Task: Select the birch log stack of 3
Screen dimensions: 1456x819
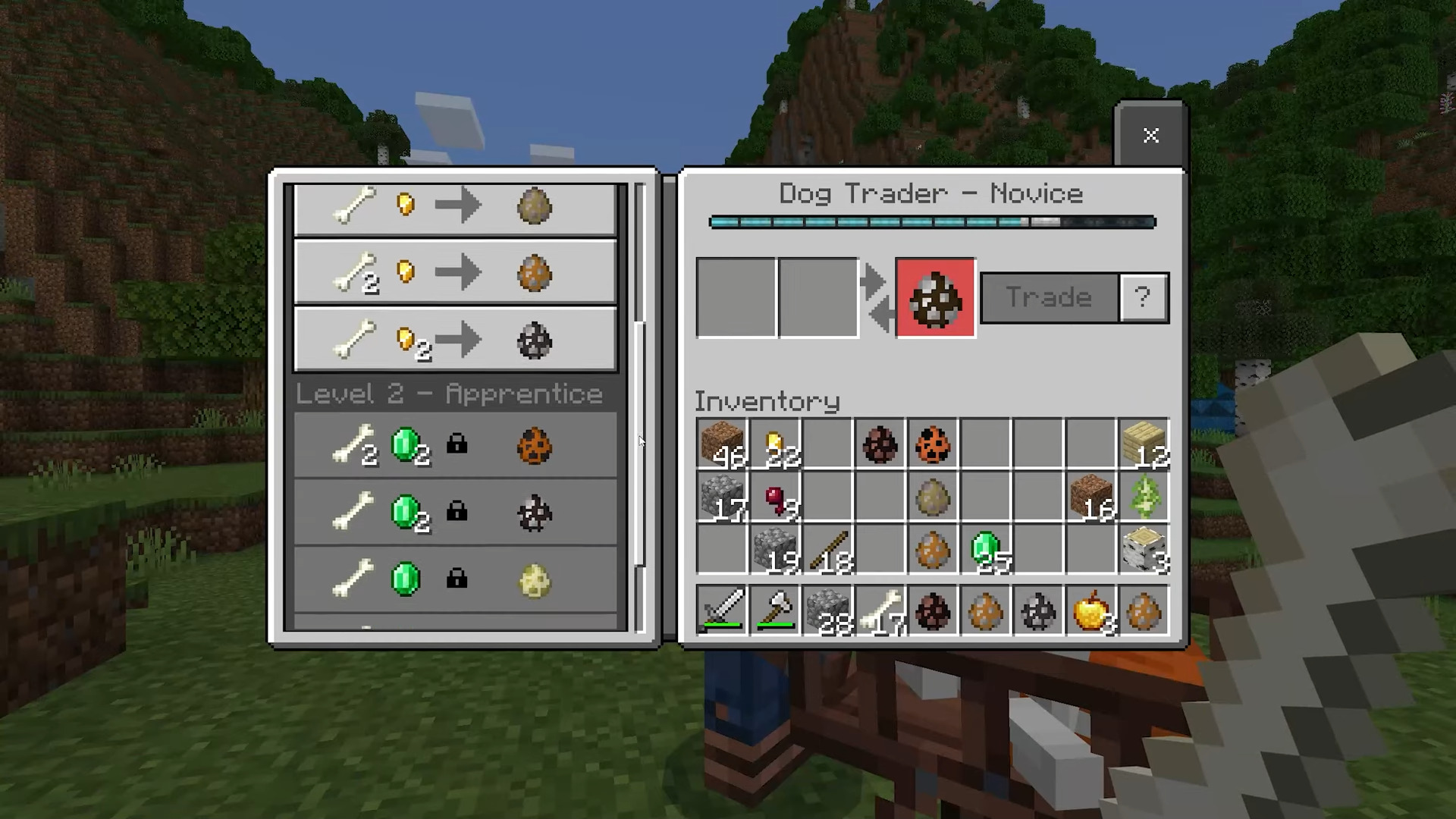Action: click(1144, 550)
